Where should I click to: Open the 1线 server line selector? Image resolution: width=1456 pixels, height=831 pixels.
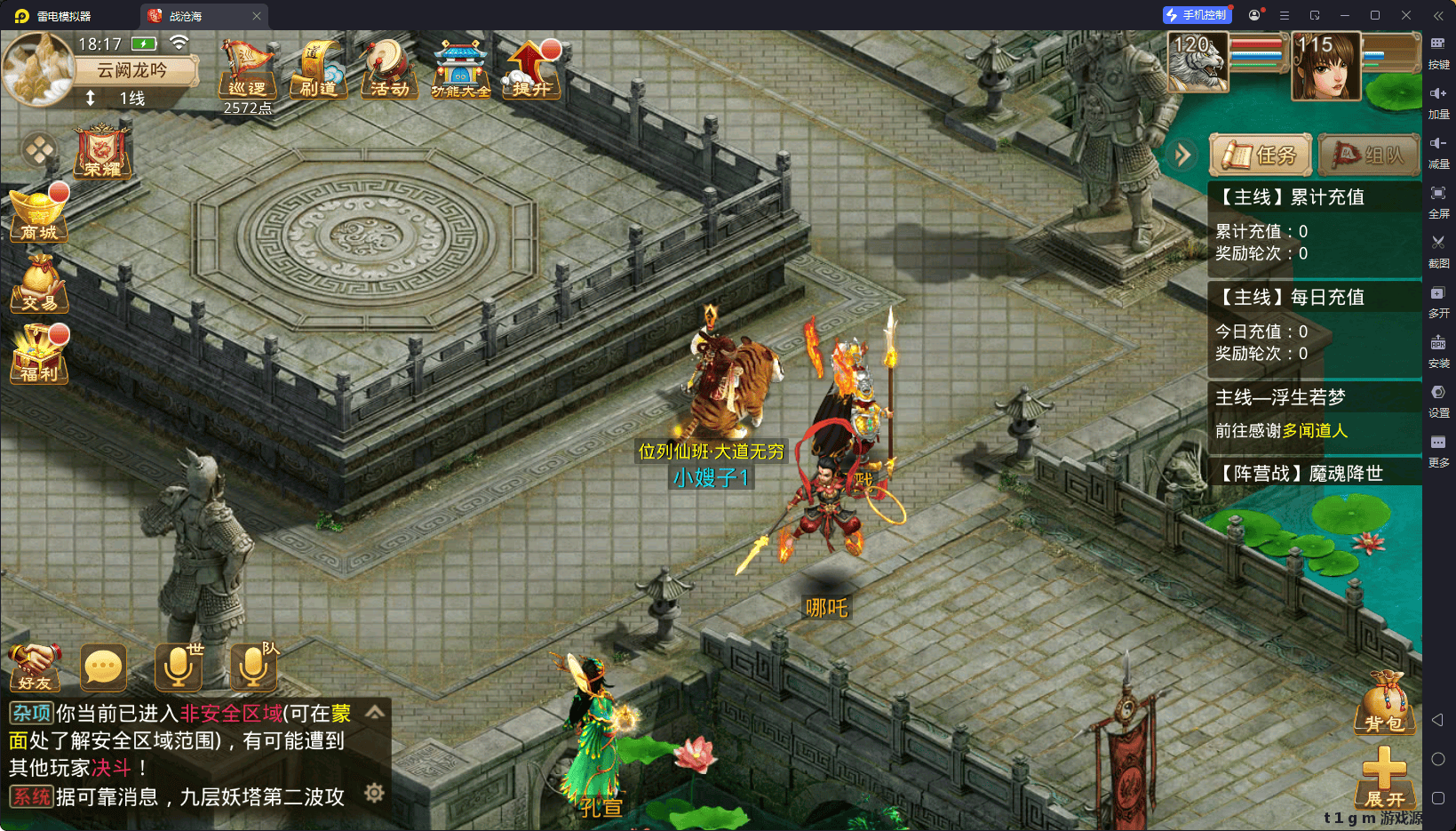pos(123,100)
